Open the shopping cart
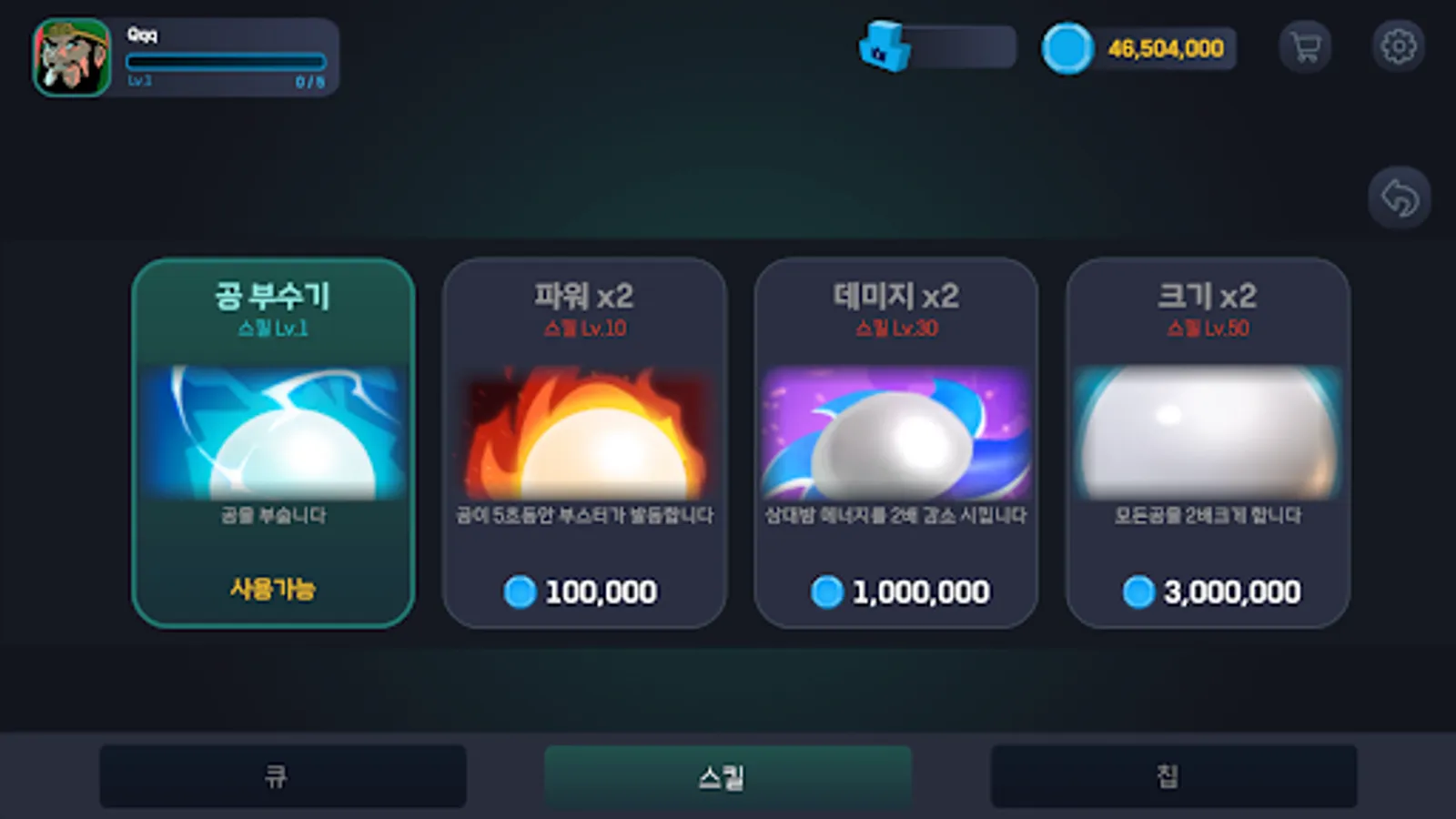1456x819 pixels. tap(1306, 45)
